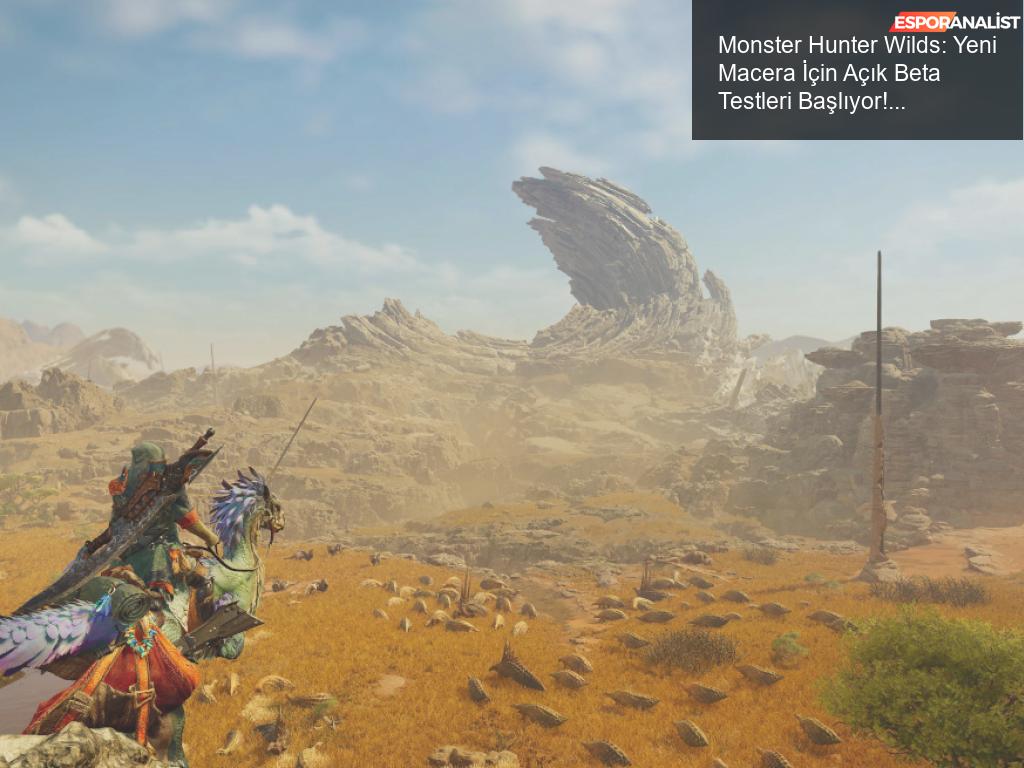1024x768 pixels.
Task: Click the ESPORANALIST logo
Action: click(955, 22)
